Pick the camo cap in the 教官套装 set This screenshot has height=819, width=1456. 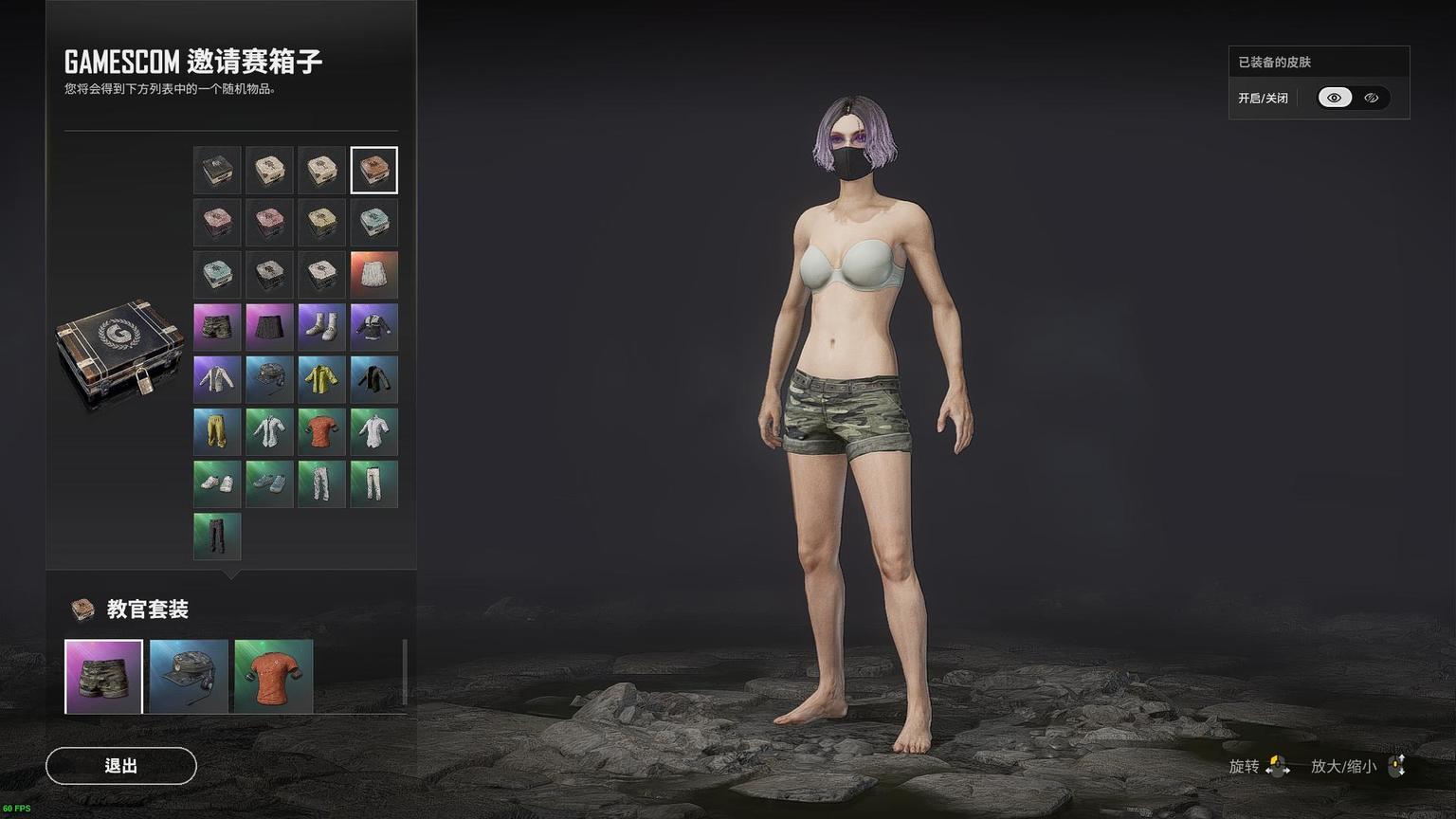point(189,677)
